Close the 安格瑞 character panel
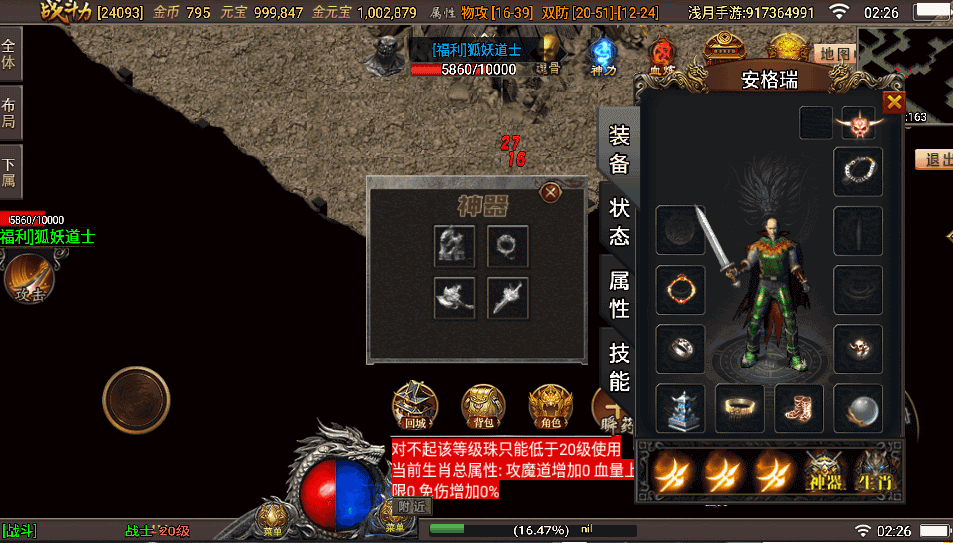The width and height of the screenshot is (953, 543). tap(893, 102)
